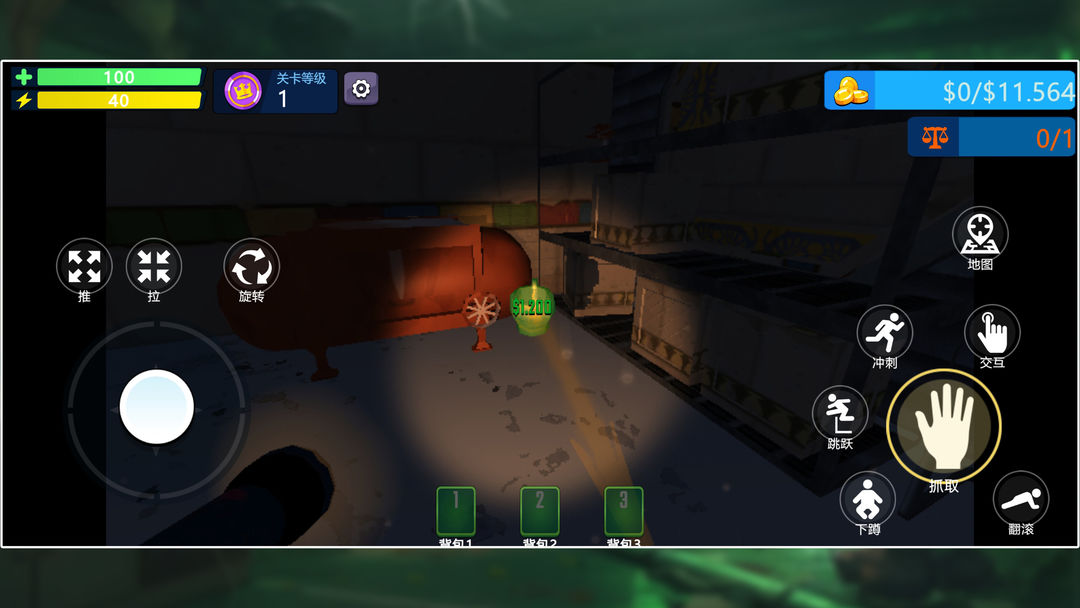The width and height of the screenshot is (1080, 608).
Task: Tap the 推 push button
Action: [x=84, y=267]
